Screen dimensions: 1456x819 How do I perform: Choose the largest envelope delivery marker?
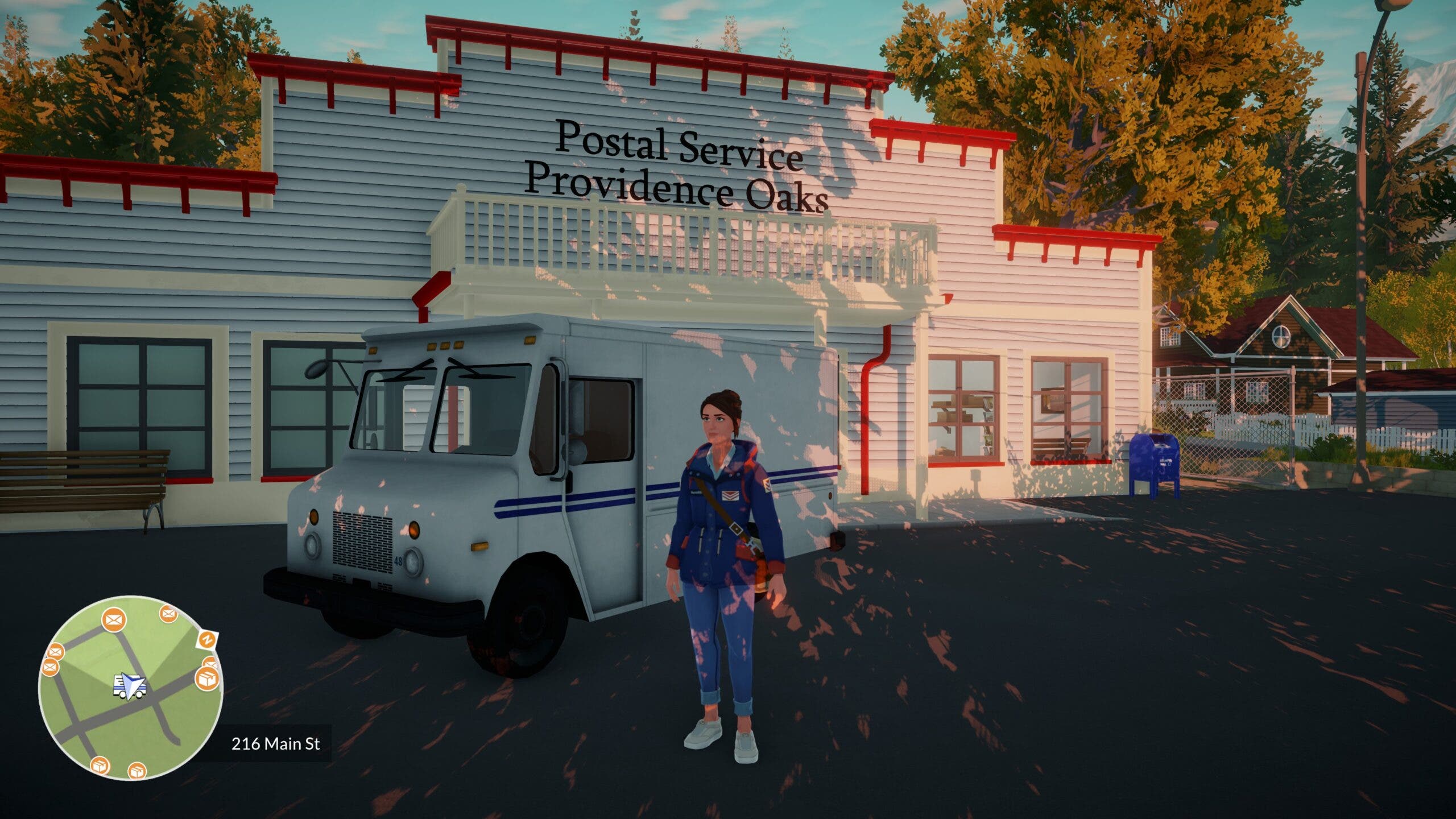coord(115,619)
